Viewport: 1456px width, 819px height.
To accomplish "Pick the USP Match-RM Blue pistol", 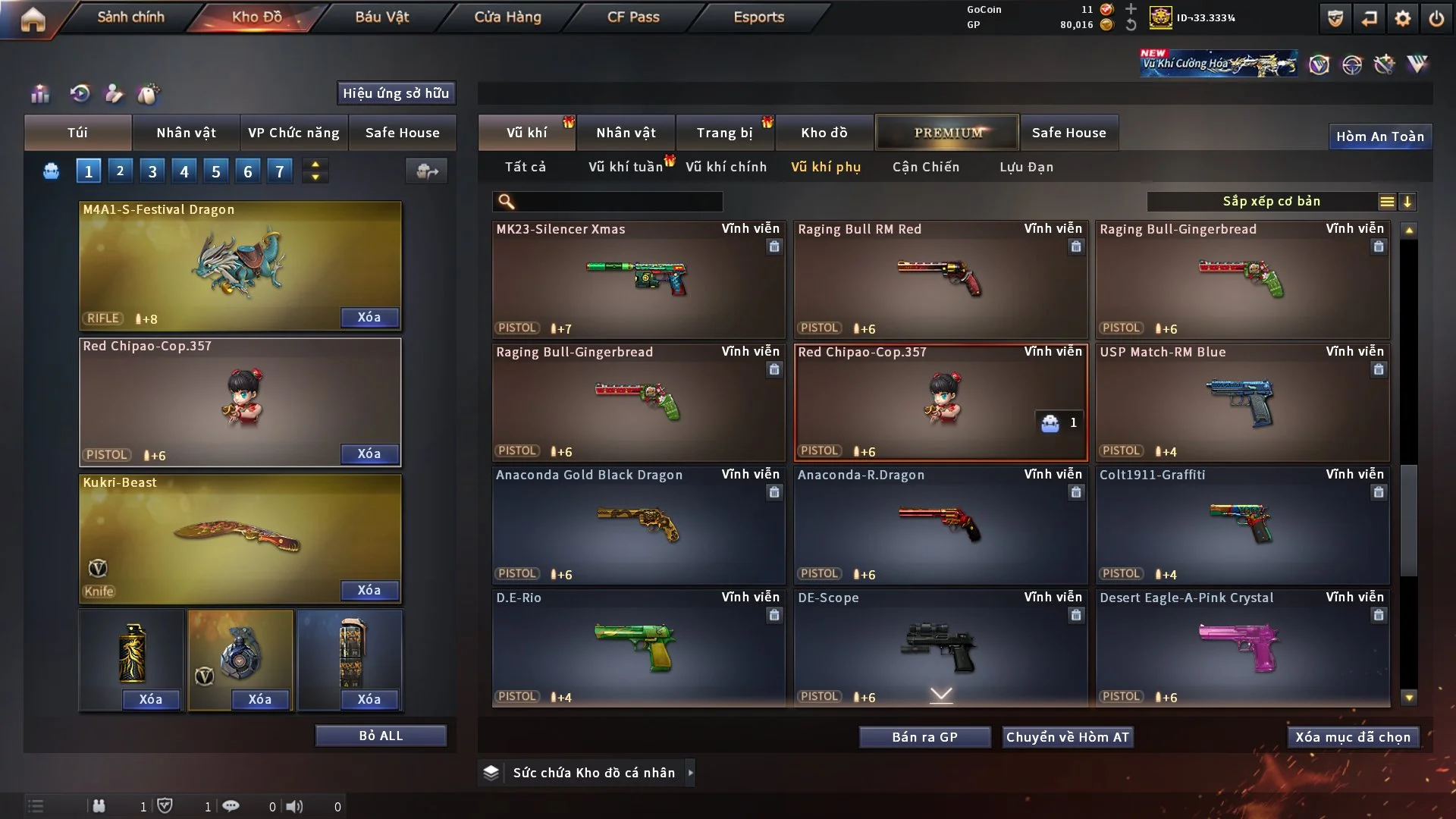I will [x=1242, y=402].
